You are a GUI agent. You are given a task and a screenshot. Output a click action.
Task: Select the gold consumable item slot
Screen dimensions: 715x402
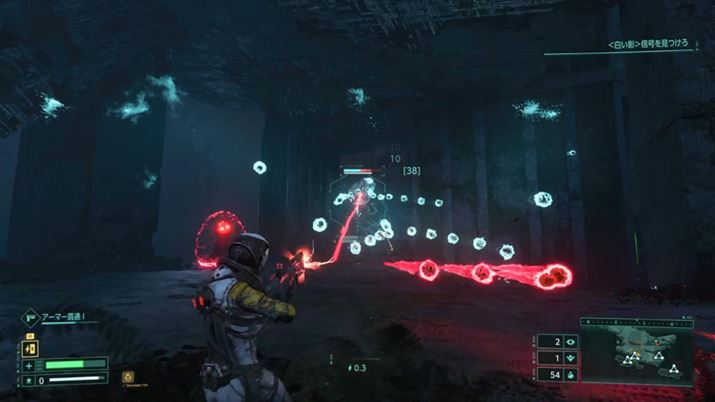[x=128, y=377]
